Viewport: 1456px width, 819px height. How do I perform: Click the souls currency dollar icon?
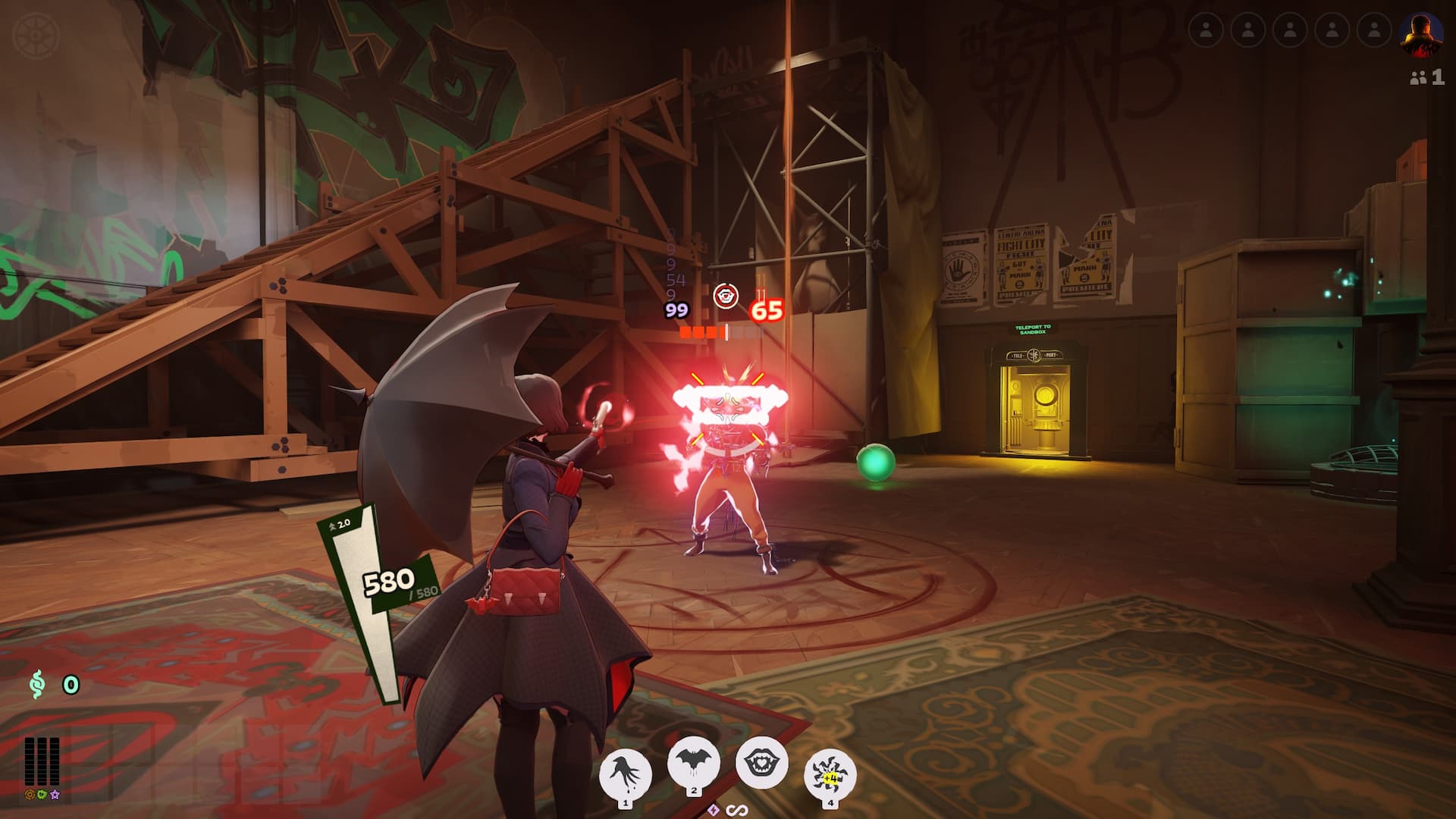coord(37,685)
